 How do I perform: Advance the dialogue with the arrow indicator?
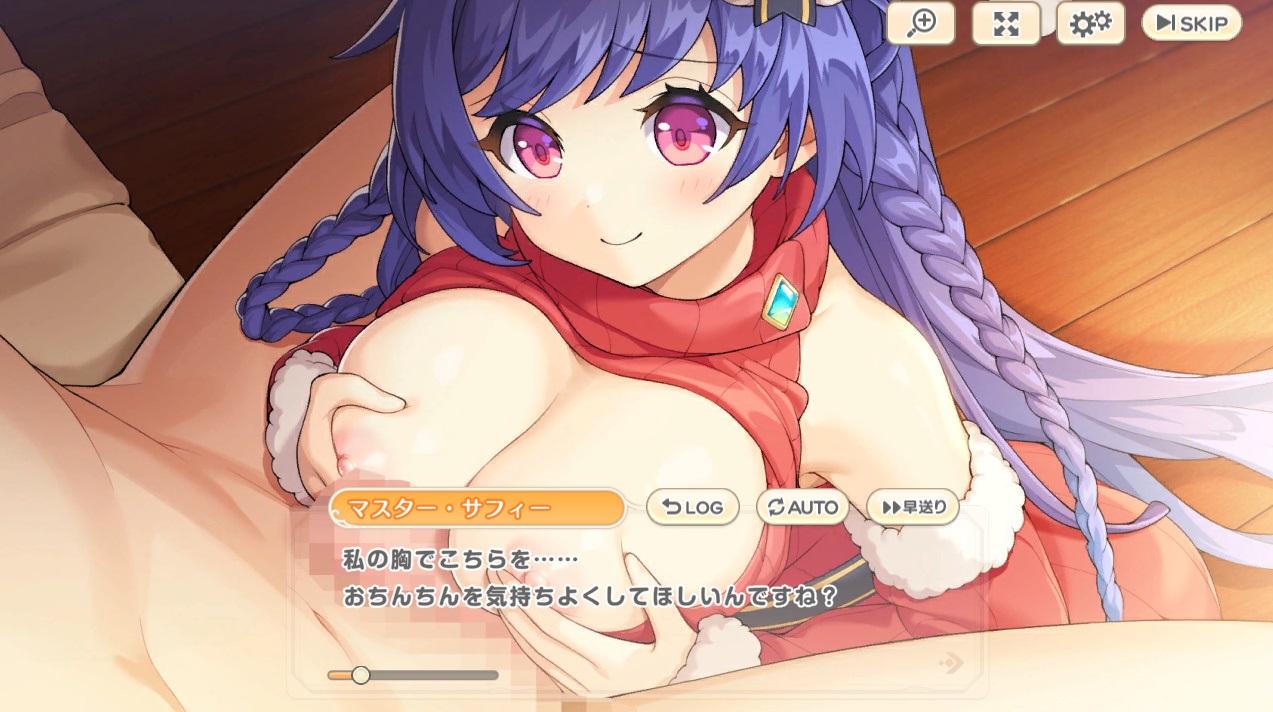click(x=952, y=662)
